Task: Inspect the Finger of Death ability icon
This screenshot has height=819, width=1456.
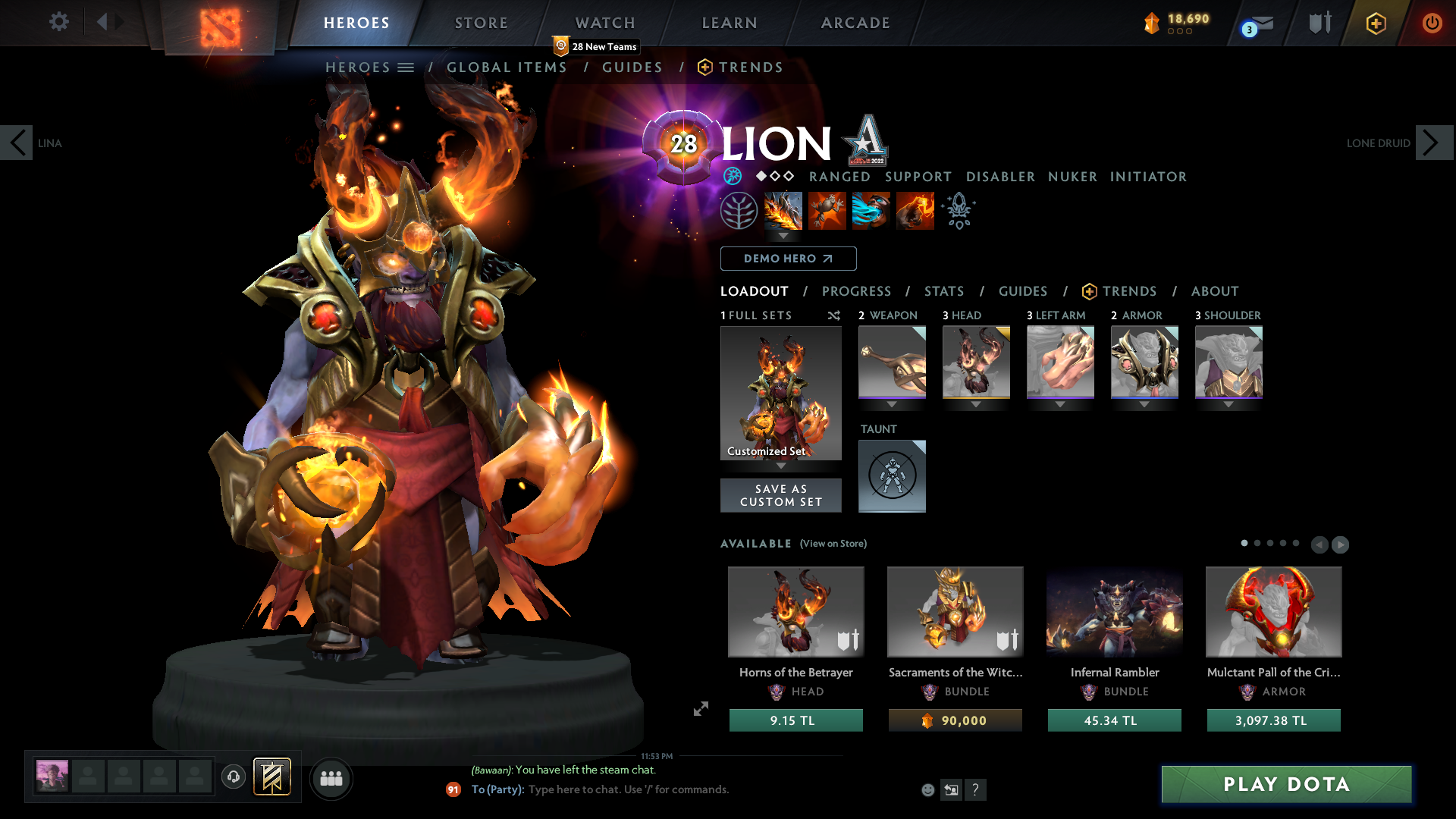Action: 915,211
